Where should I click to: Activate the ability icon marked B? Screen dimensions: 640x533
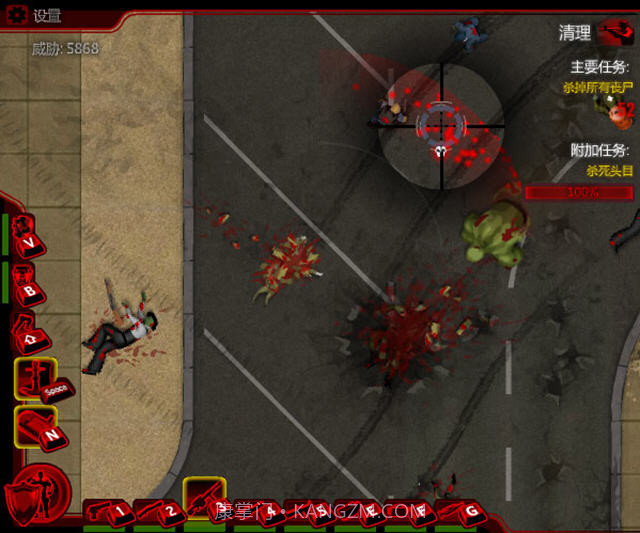[x=24, y=283]
